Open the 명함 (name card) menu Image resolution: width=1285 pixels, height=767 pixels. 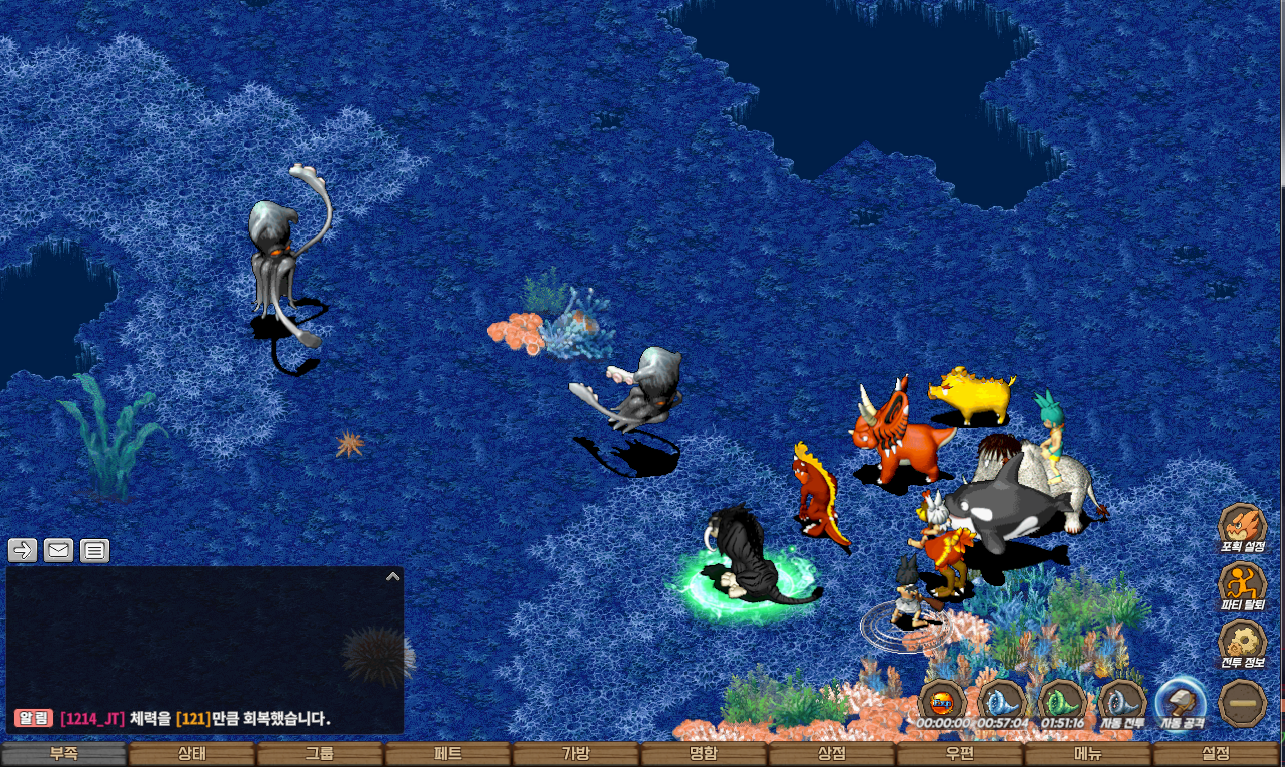[x=704, y=755]
